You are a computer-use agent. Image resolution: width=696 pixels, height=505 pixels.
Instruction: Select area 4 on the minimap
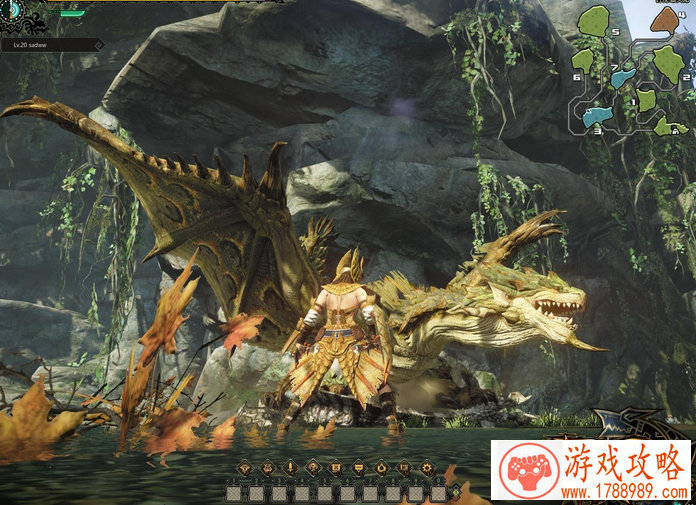664,19
